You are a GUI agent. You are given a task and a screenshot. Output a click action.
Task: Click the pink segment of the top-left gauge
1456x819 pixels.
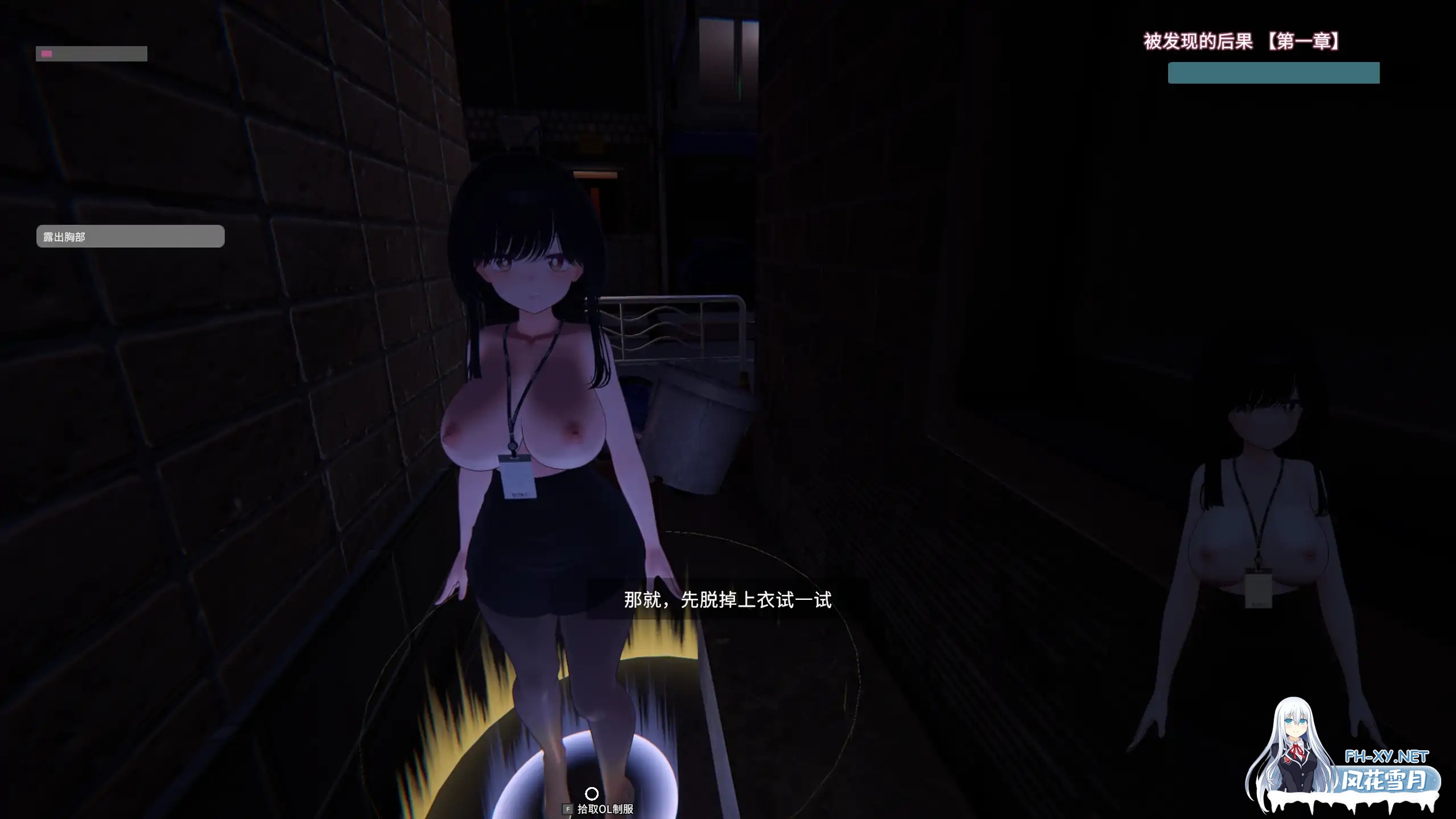46,53
